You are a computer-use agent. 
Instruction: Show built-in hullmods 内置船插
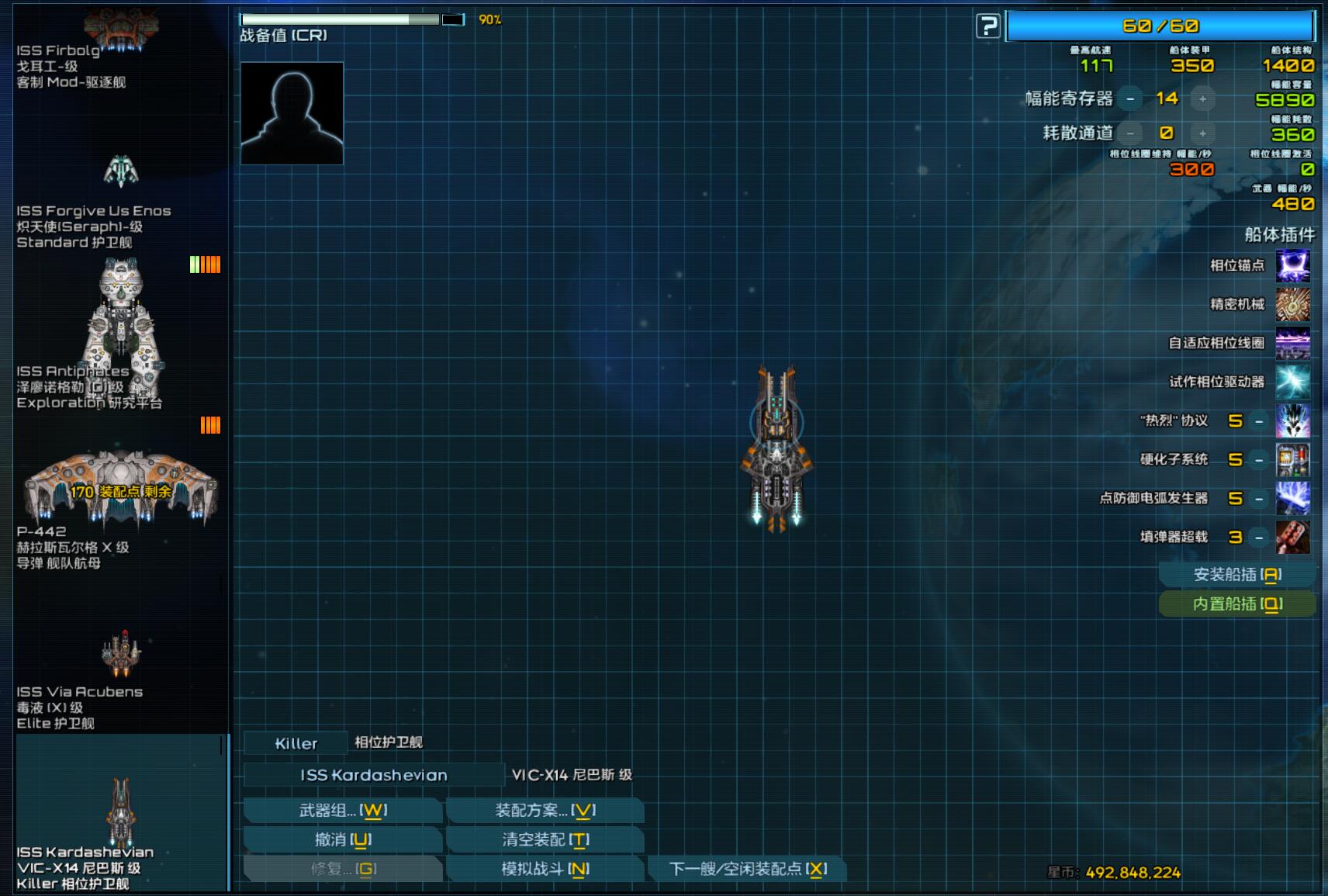[x=1237, y=604]
